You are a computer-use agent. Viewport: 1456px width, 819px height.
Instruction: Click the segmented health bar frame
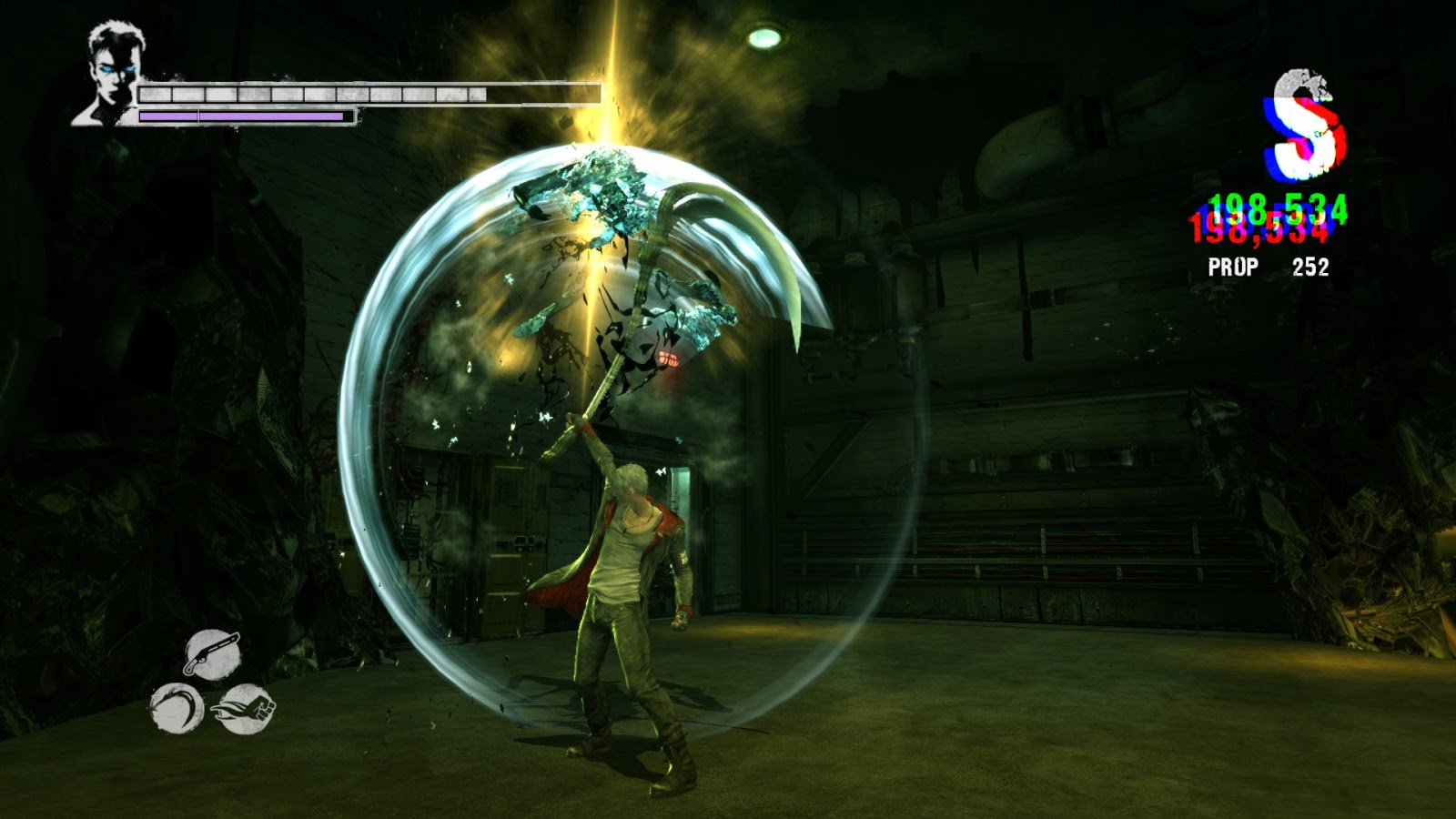point(364,94)
